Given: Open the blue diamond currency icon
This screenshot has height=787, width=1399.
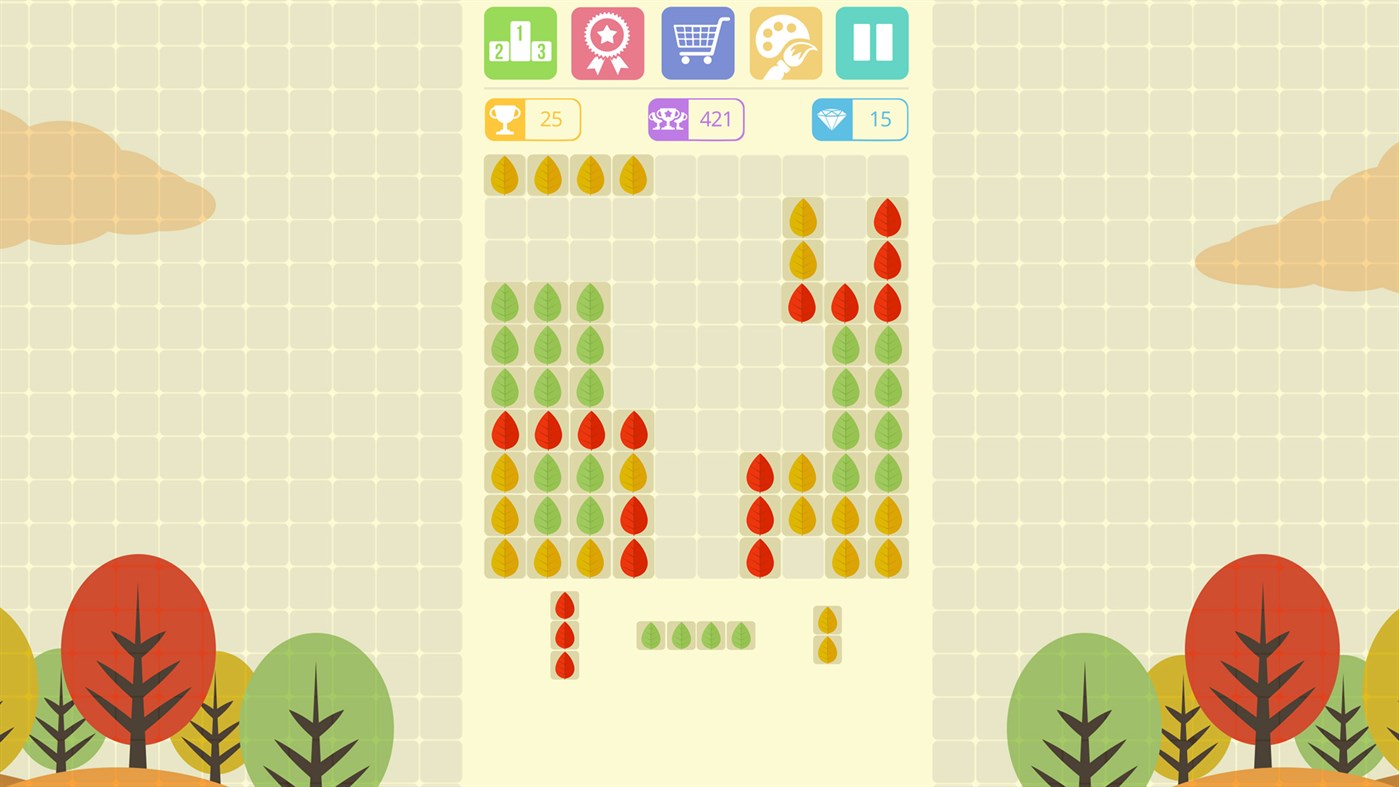Looking at the screenshot, I should (833, 118).
